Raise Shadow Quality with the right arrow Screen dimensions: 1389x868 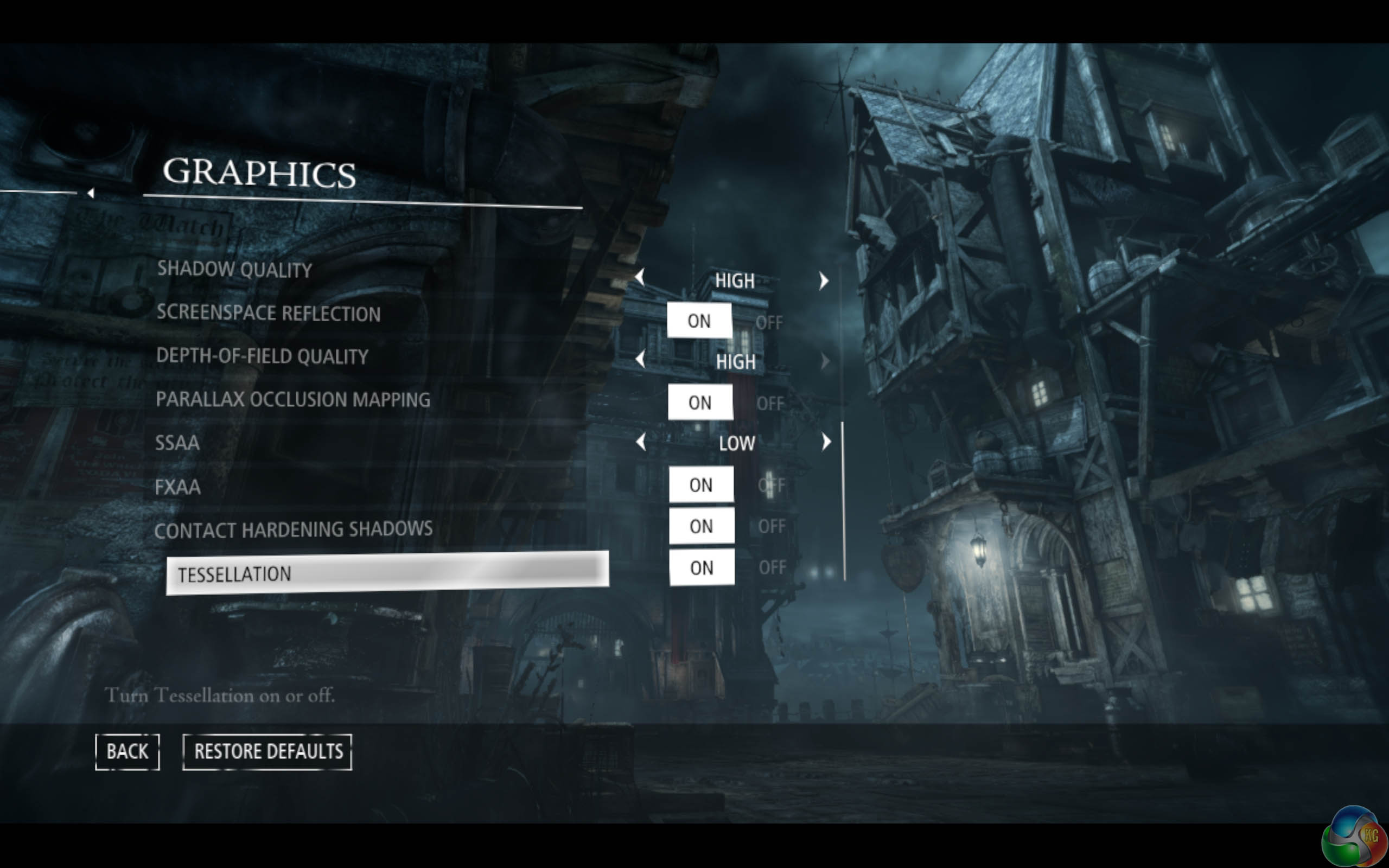click(824, 280)
